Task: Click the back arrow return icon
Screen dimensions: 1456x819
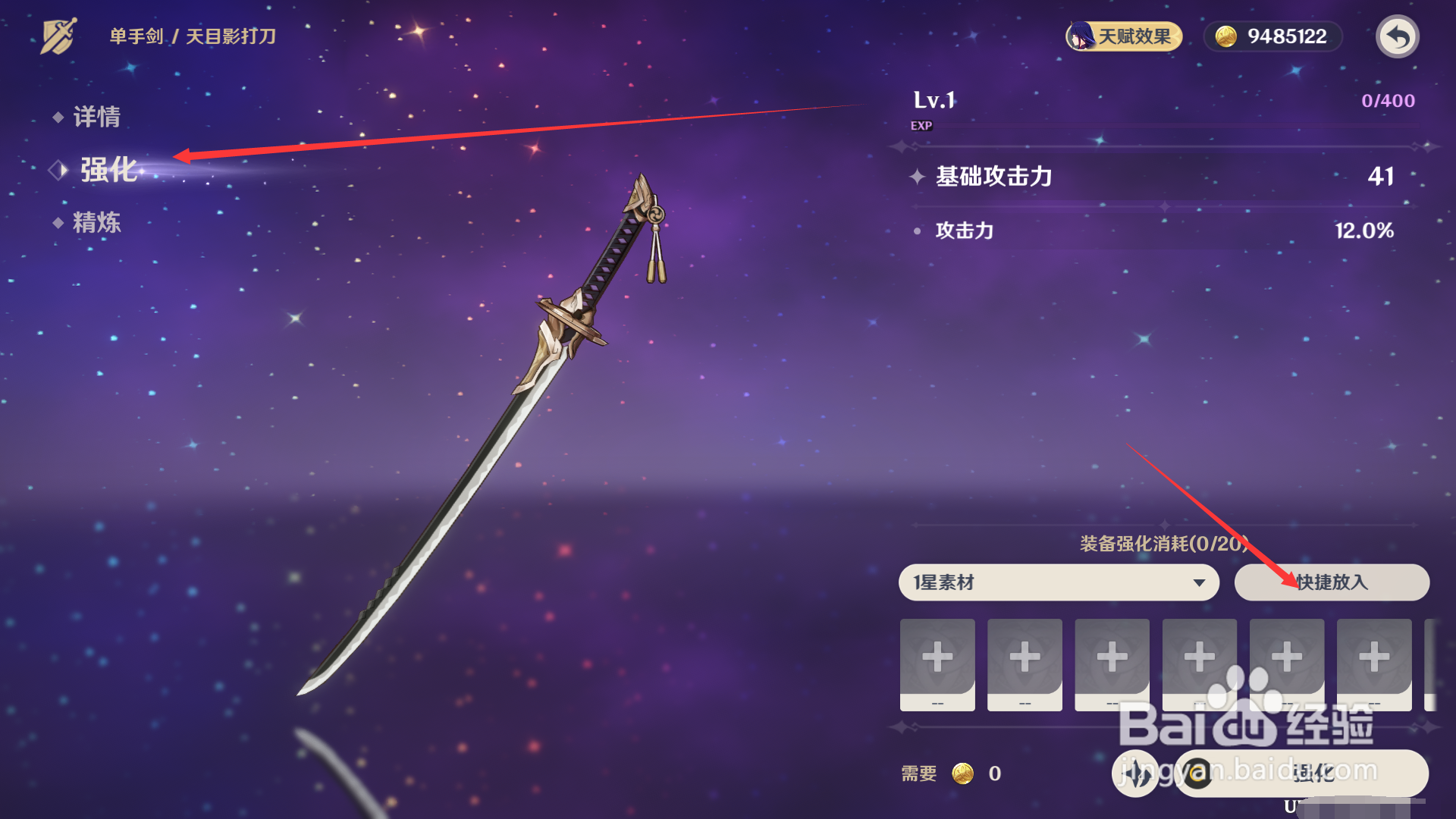Action: click(1399, 36)
